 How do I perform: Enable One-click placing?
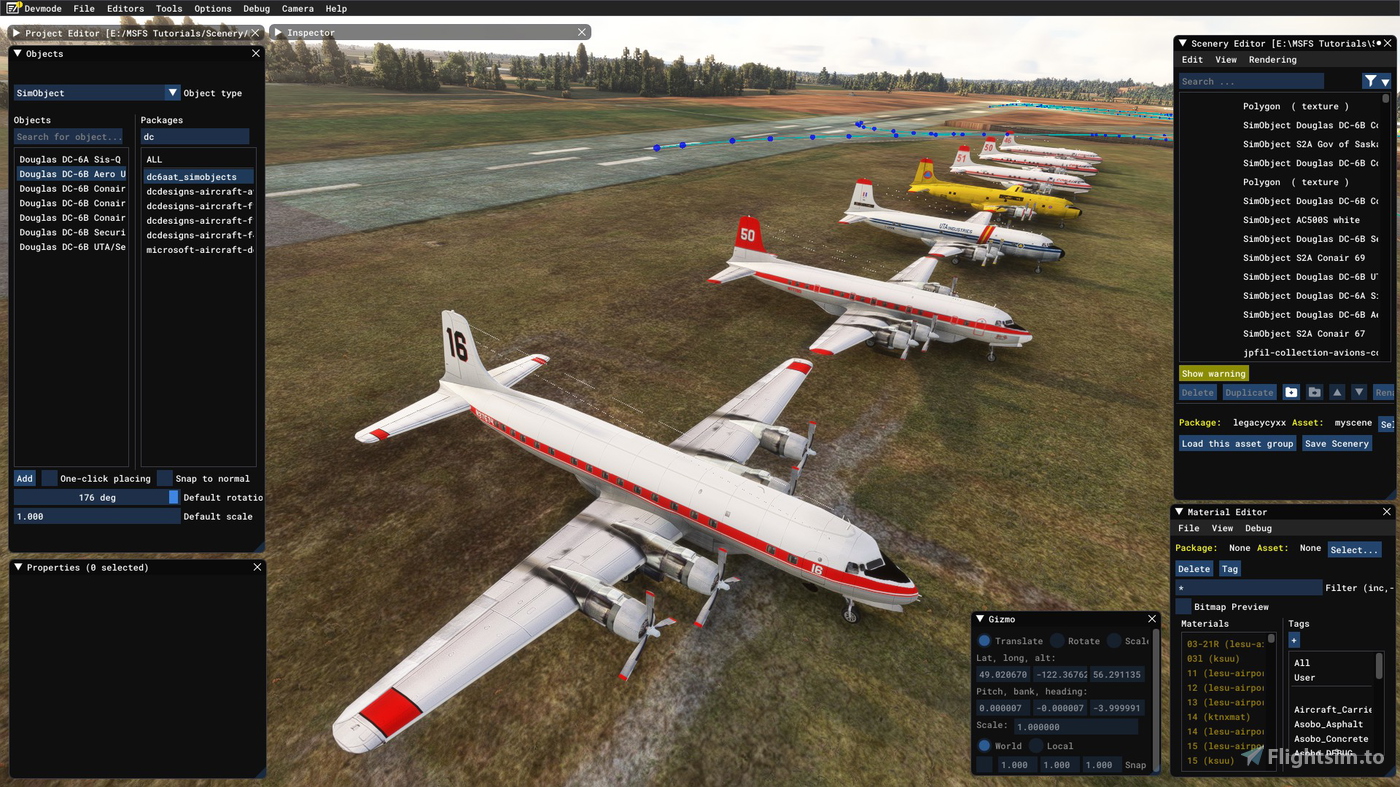(x=49, y=478)
